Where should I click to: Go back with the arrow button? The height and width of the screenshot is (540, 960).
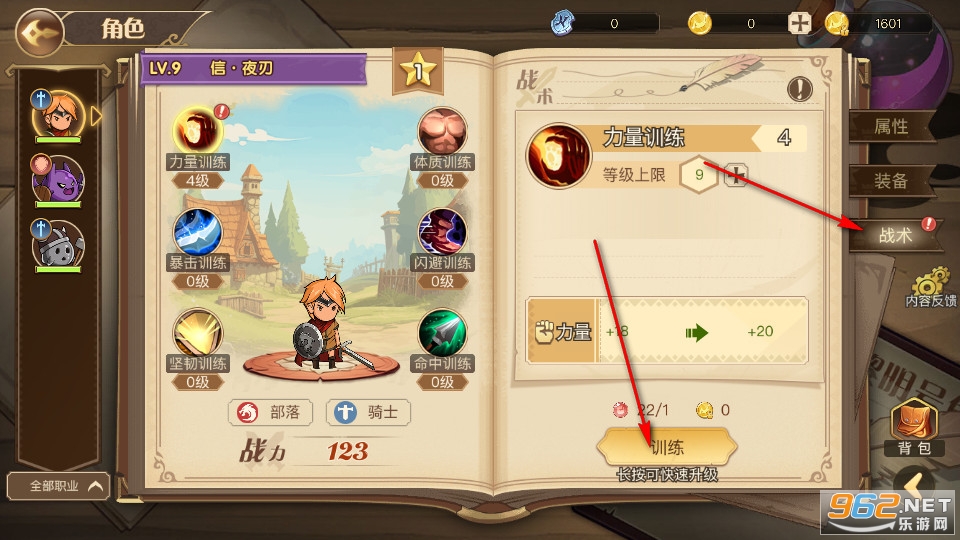[x=38, y=29]
